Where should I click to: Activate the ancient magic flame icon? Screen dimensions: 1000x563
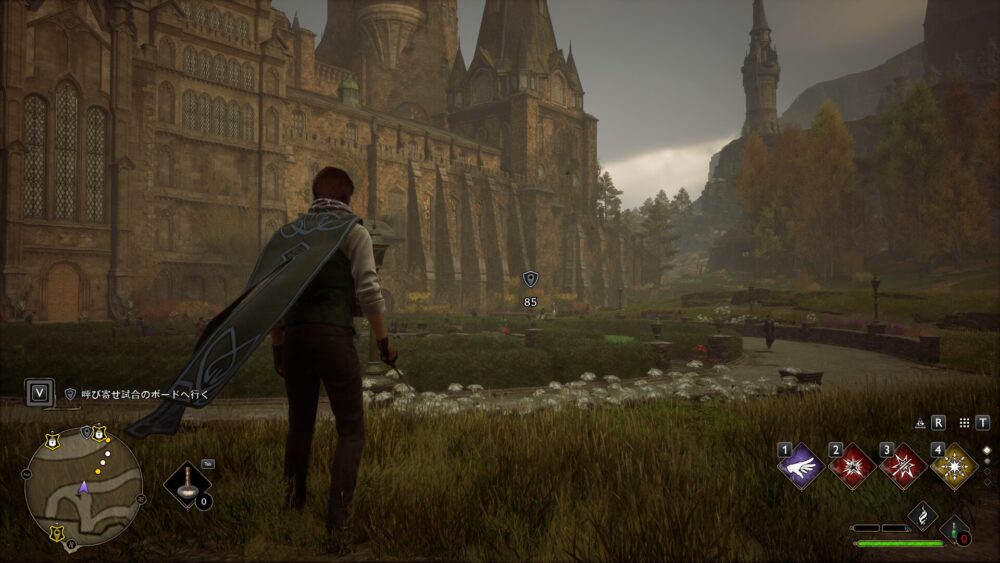922,515
